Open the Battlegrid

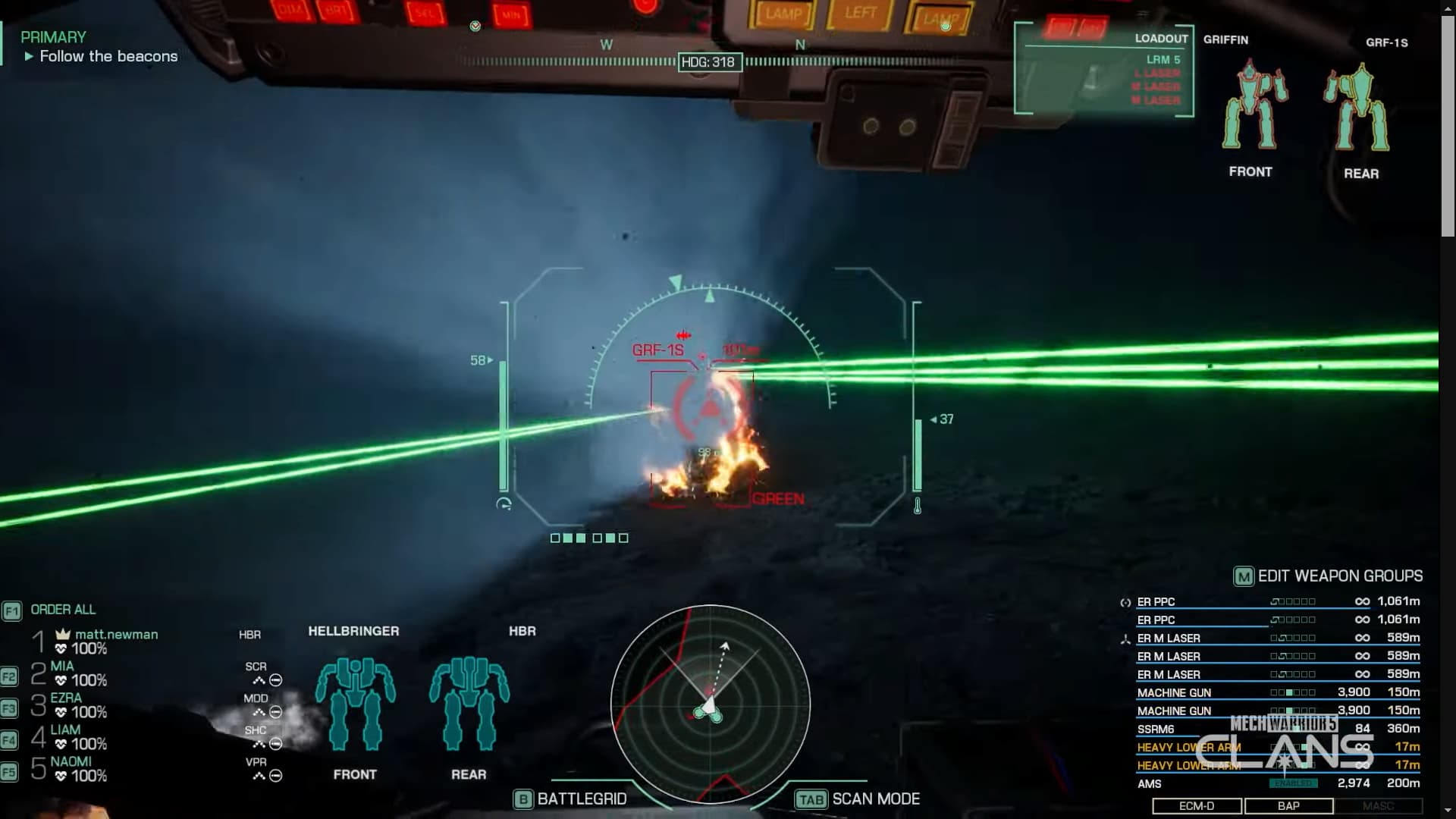(571, 799)
